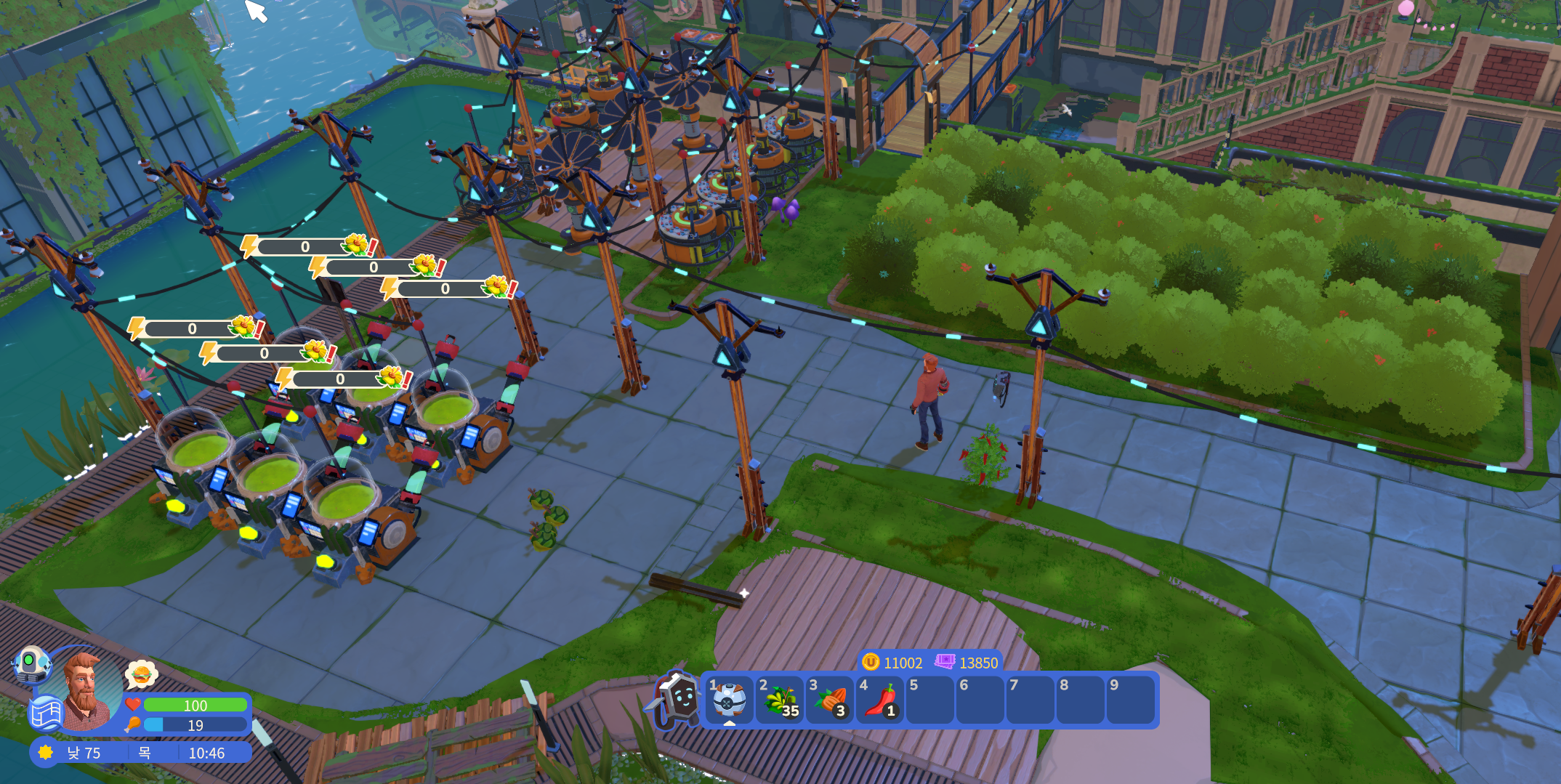This screenshot has width=1561, height=784.
Task: Select empty hotbar slot 5
Action: pos(930,700)
